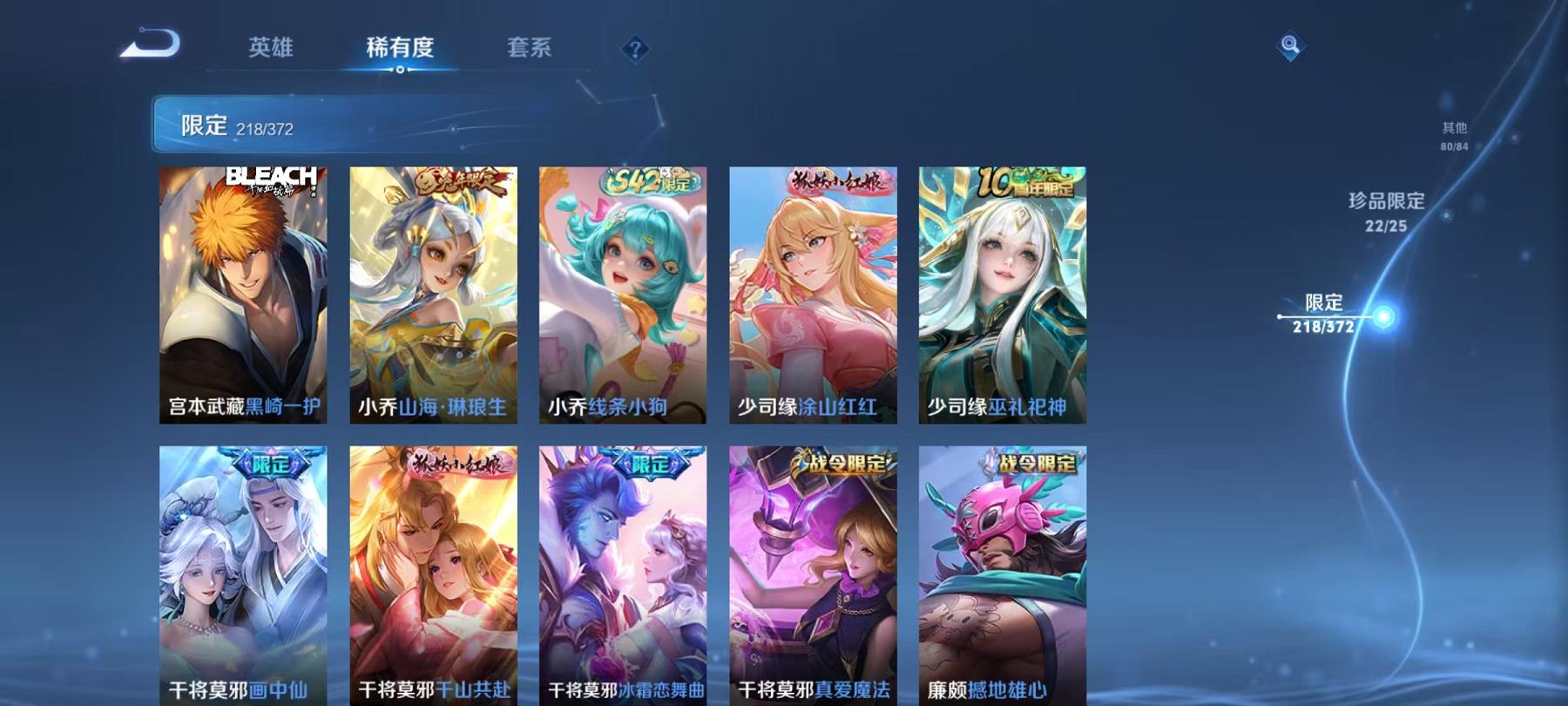Click the question mark help icon

635,50
